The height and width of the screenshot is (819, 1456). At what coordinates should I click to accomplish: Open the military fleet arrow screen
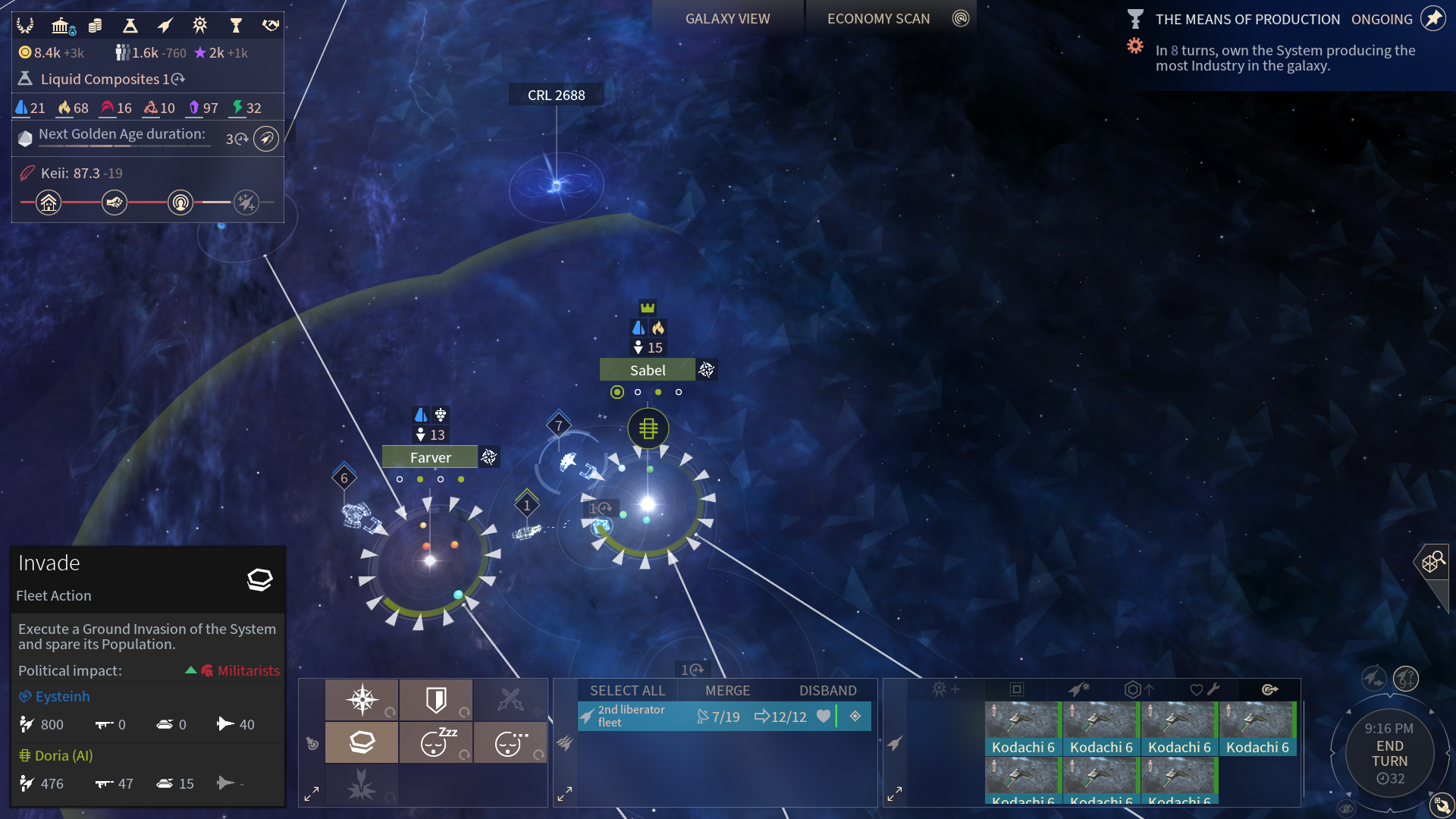[165, 26]
